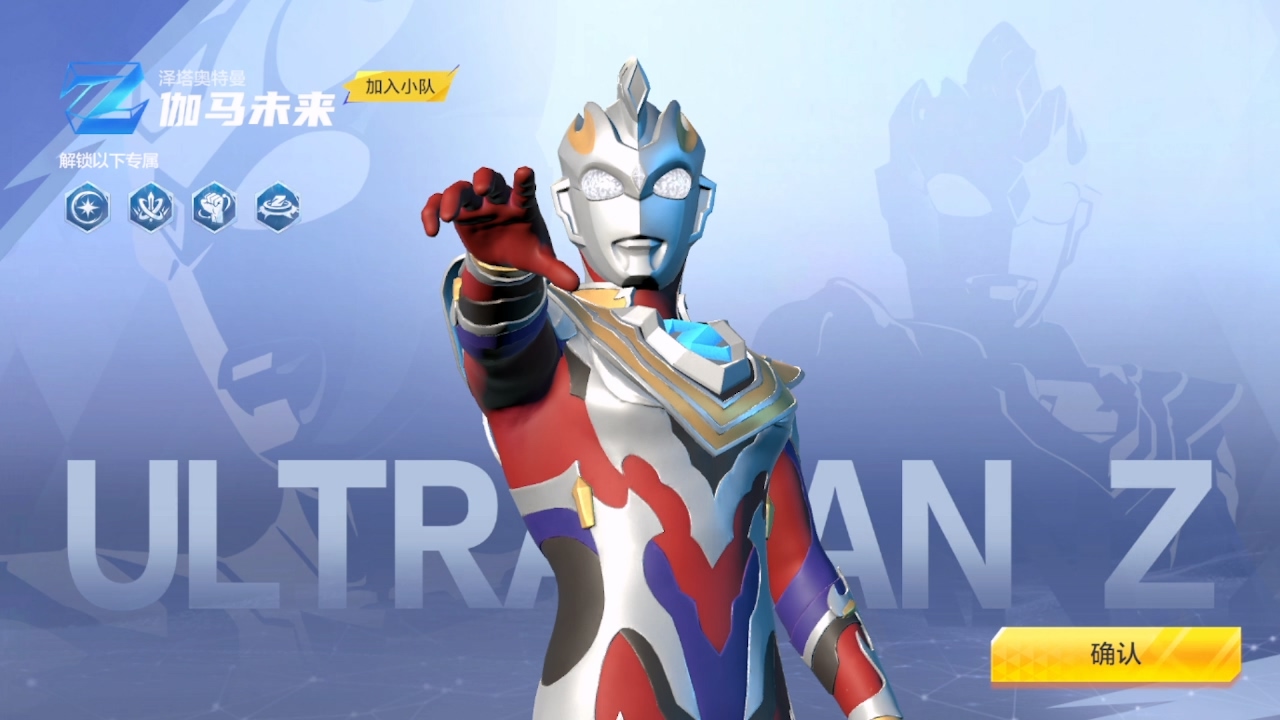Select the clenched fist skill icon

pos(214,207)
